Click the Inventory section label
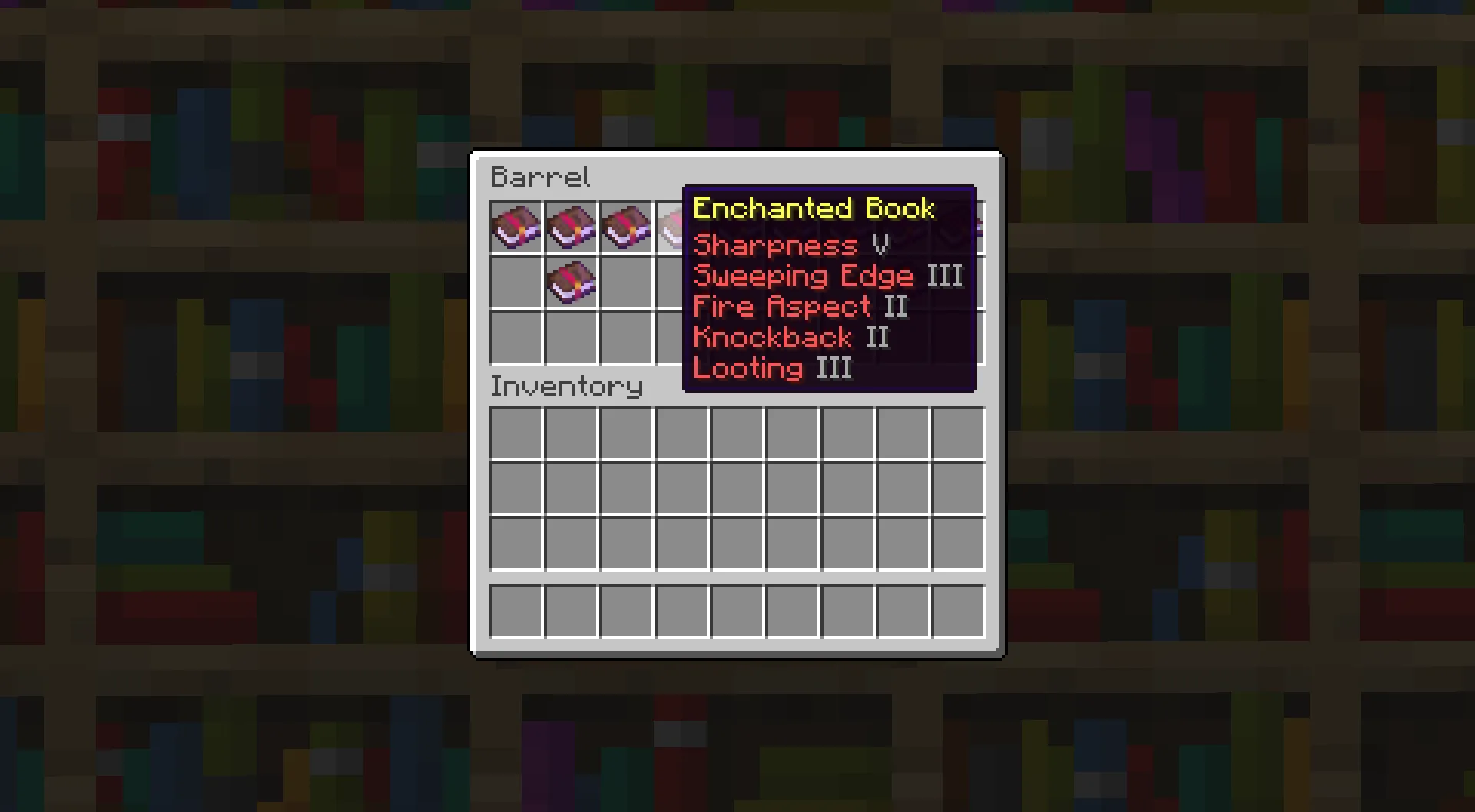This screenshot has height=812, width=1475. pos(566,386)
